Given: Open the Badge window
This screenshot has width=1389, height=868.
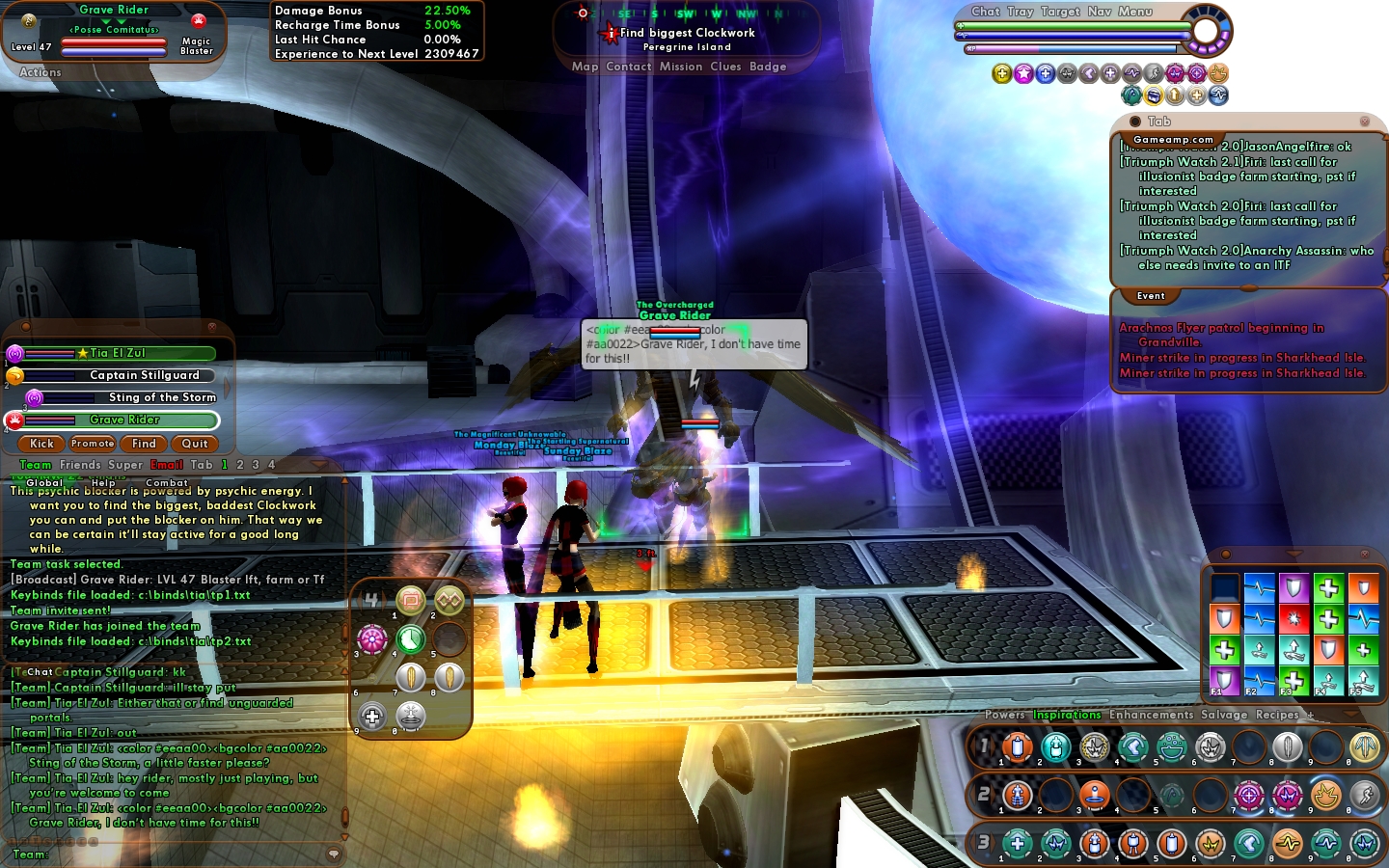Looking at the screenshot, I should tap(768, 67).
